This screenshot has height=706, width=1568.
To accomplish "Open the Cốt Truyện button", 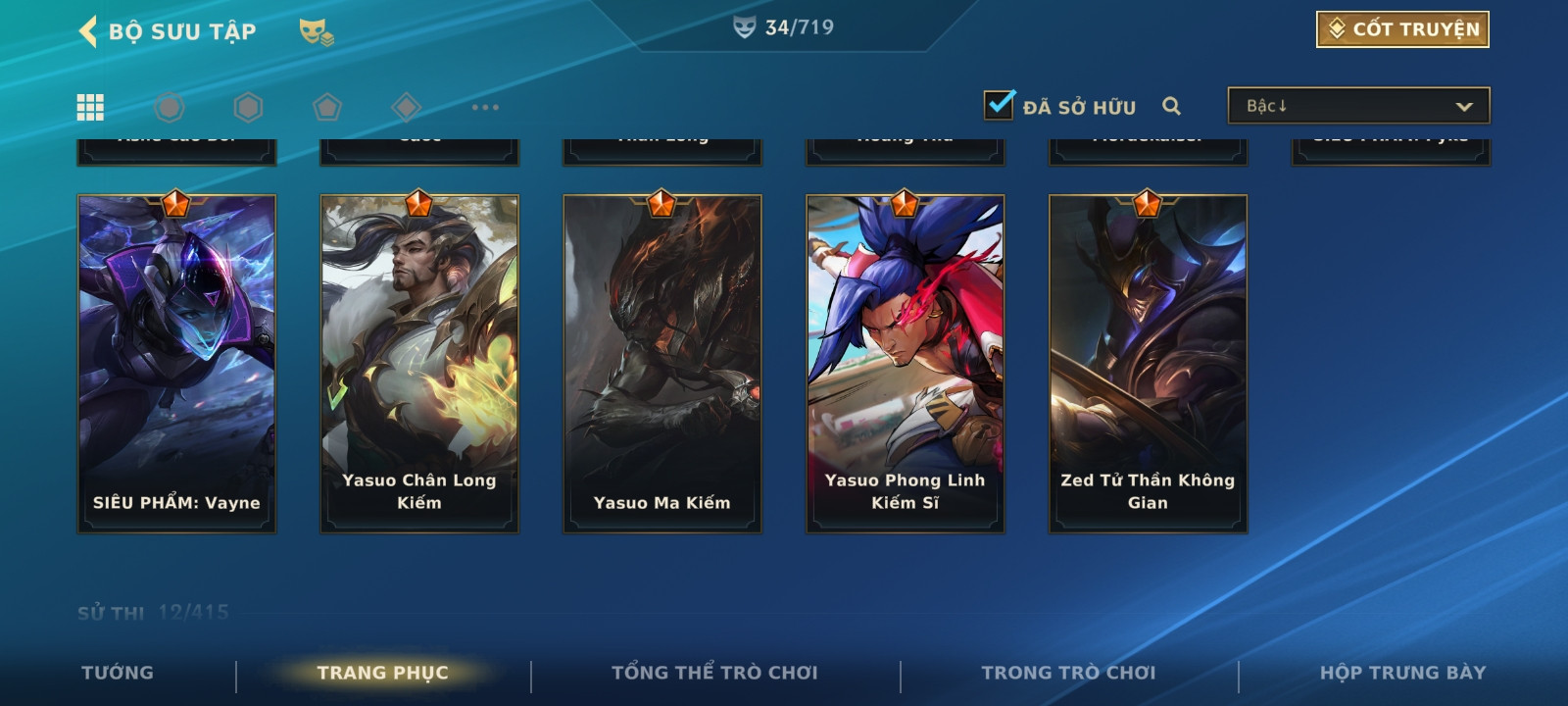I will click(x=1402, y=29).
